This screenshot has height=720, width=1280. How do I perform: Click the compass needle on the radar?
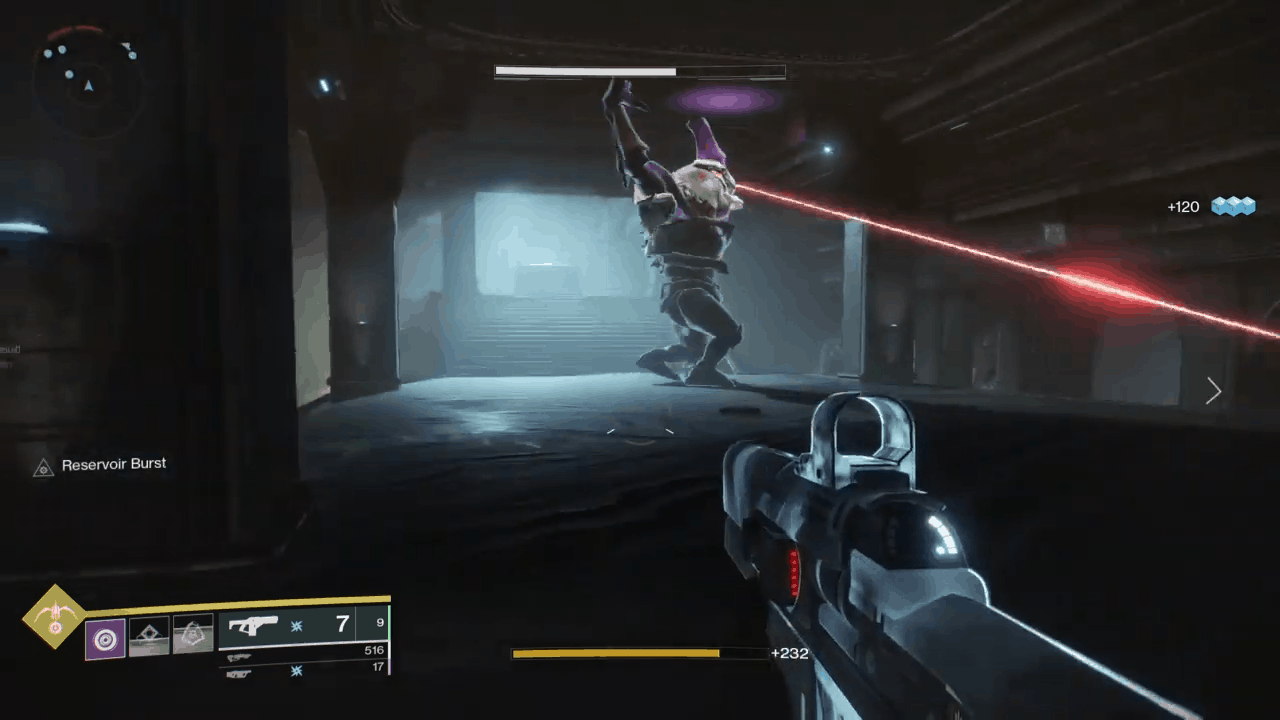pyautogui.click(x=88, y=87)
